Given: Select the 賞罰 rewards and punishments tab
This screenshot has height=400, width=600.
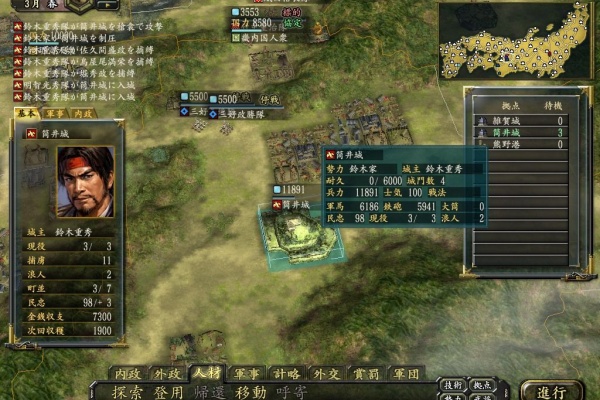Looking at the screenshot, I should [x=364, y=373].
